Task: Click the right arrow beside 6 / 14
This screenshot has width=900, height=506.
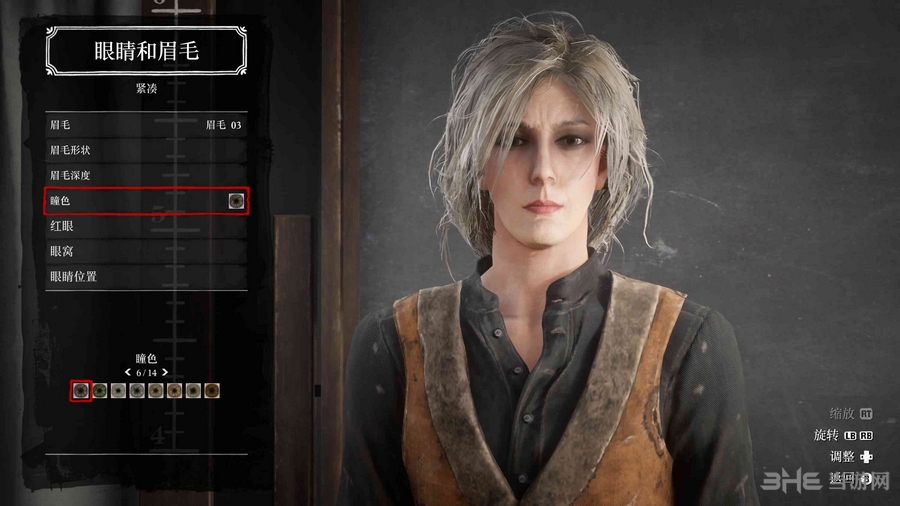Action: (x=165, y=372)
